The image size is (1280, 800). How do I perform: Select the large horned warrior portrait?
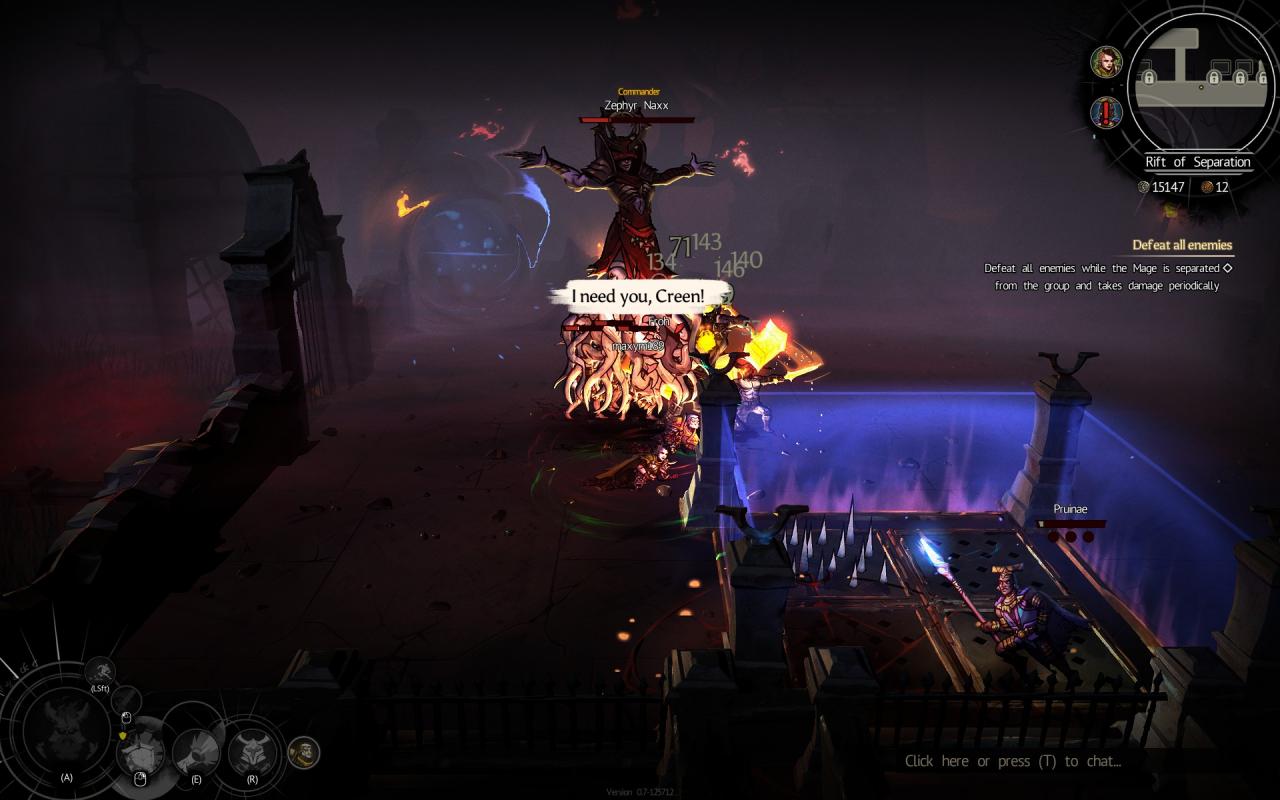point(66,731)
